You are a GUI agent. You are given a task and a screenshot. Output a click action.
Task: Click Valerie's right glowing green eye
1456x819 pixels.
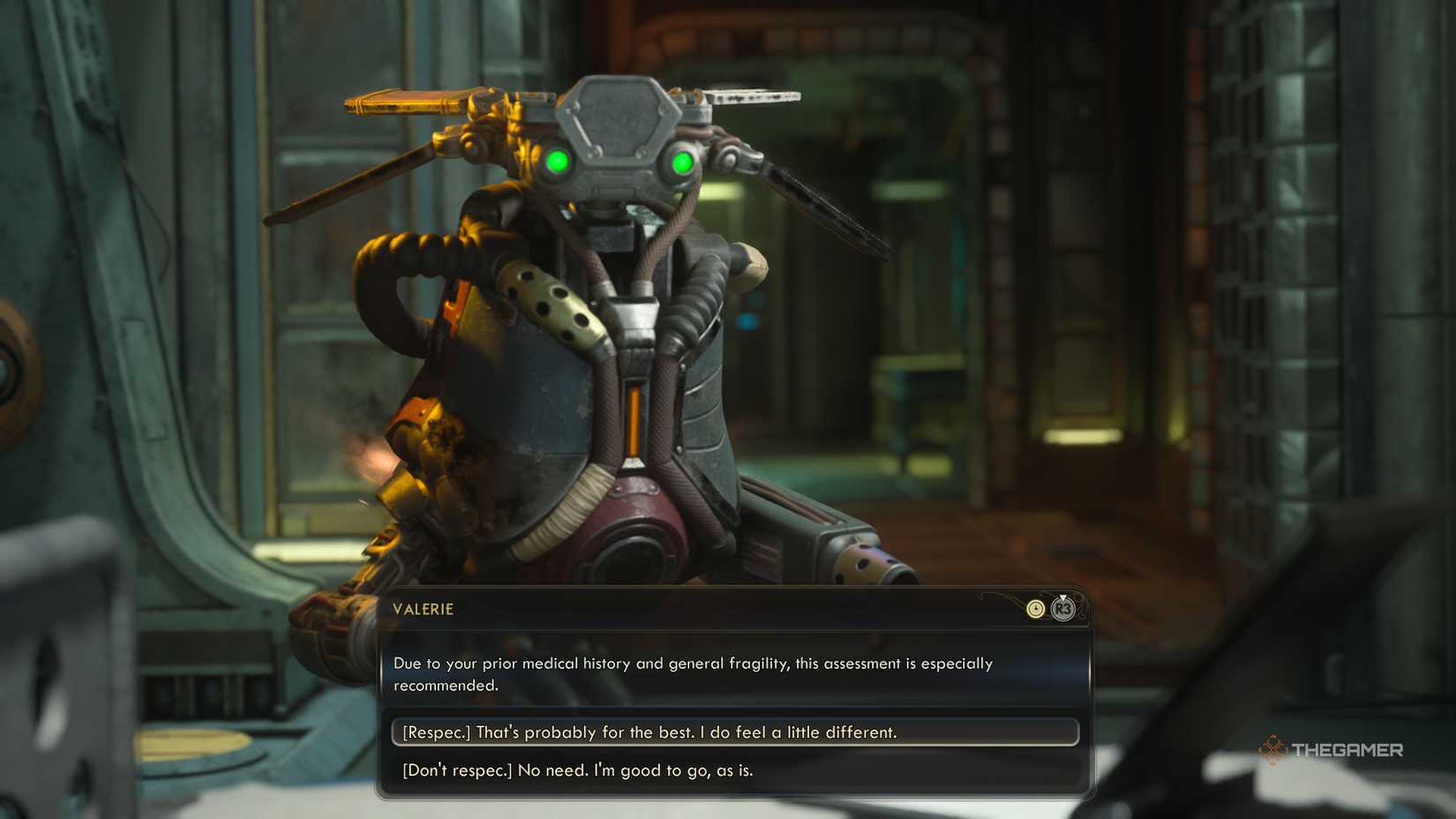pyautogui.click(x=680, y=162)
